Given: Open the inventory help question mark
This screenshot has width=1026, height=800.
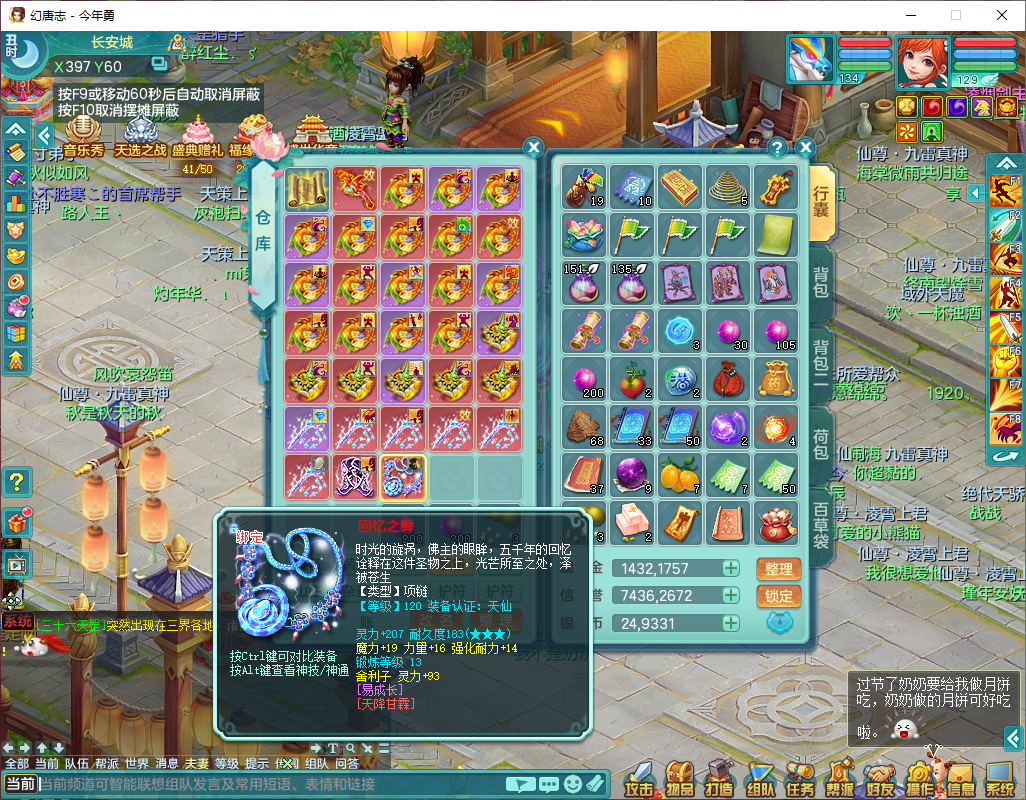Looking at the screenshot, I should (x=777, y=148).
